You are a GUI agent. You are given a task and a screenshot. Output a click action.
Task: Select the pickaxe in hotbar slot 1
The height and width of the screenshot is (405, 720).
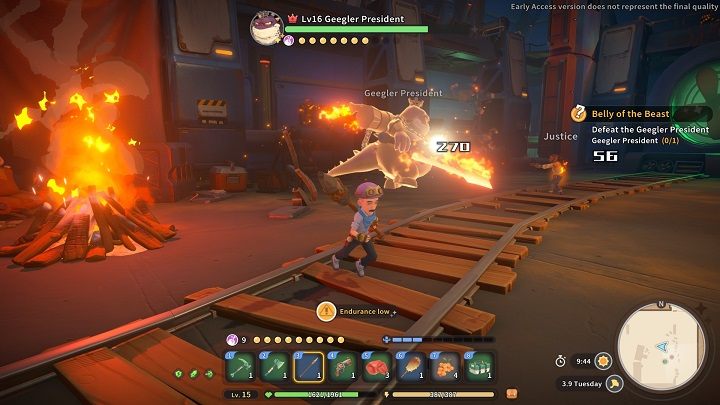[x=240, y=366]
